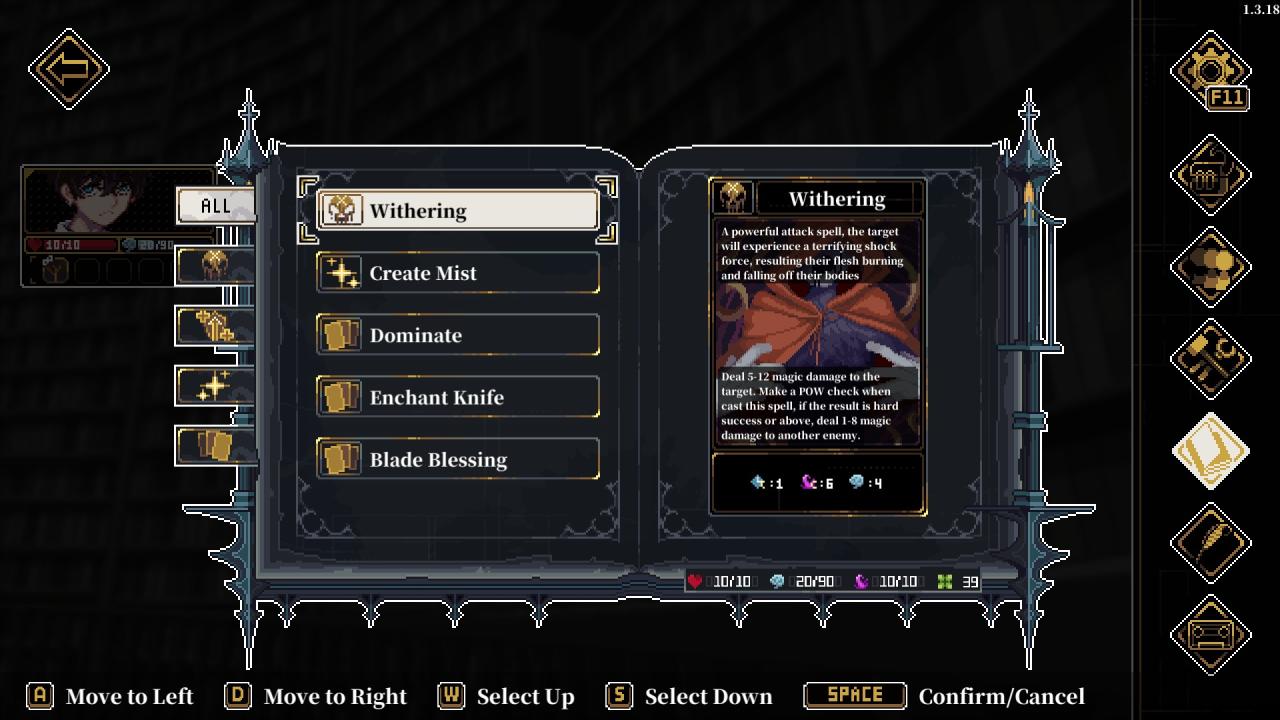Filter spells by the skull category tab
Screen dimensions: 1280x720
point(215,266)
